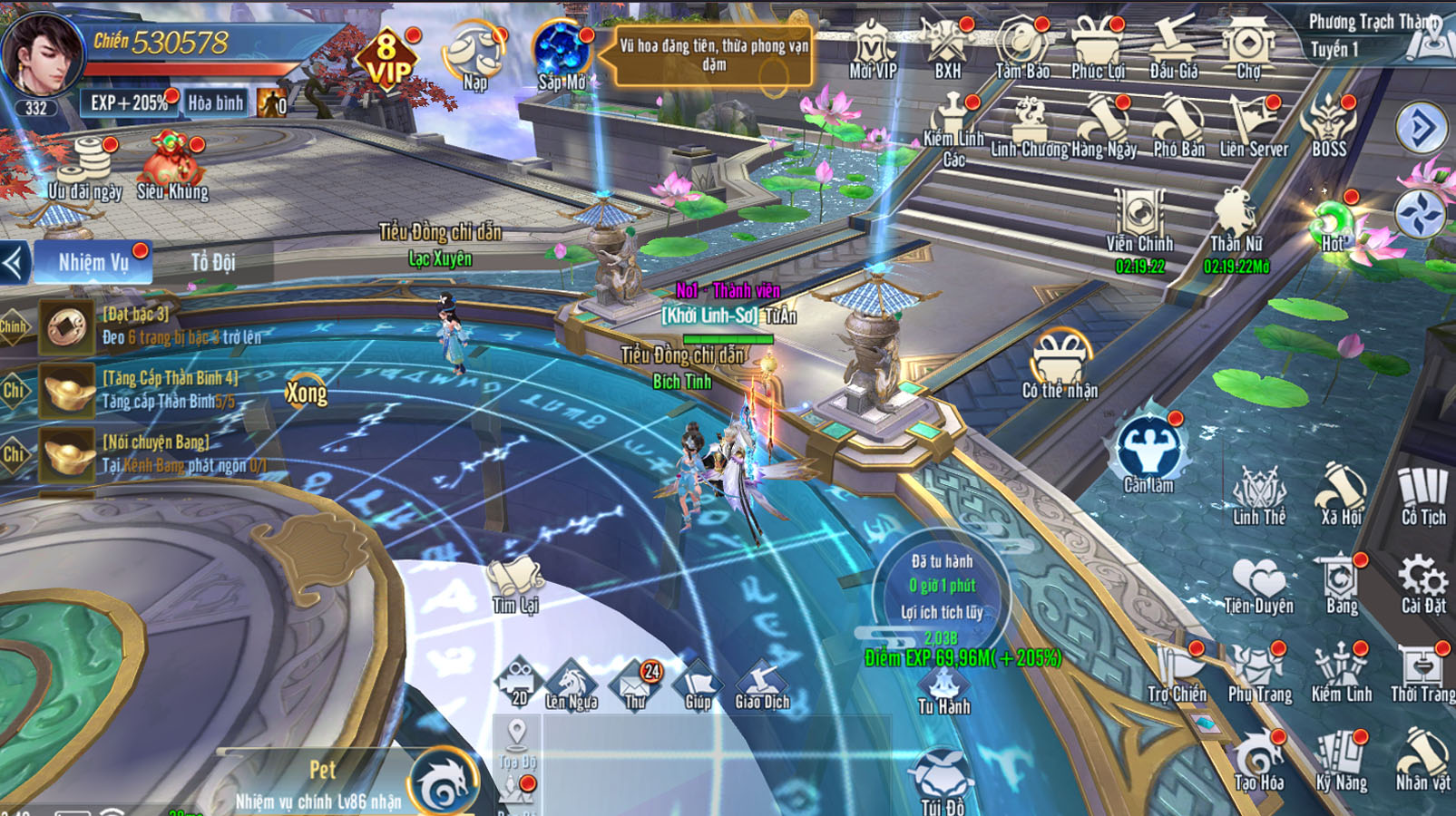Open the Chợ market icon
The width and height of the screenshot is (1456, 816).
click(1247, 47)
